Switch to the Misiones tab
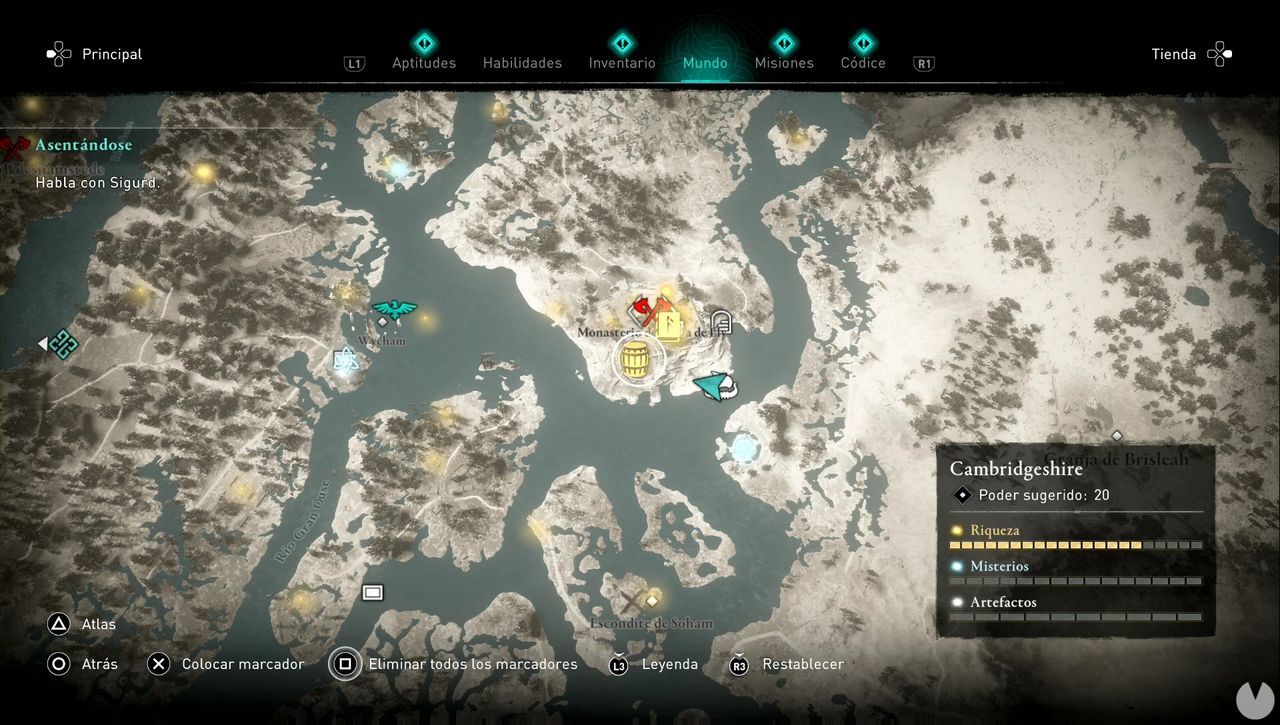The width and height of the screenshot is (1280, 725). click(x=784, y=62)
